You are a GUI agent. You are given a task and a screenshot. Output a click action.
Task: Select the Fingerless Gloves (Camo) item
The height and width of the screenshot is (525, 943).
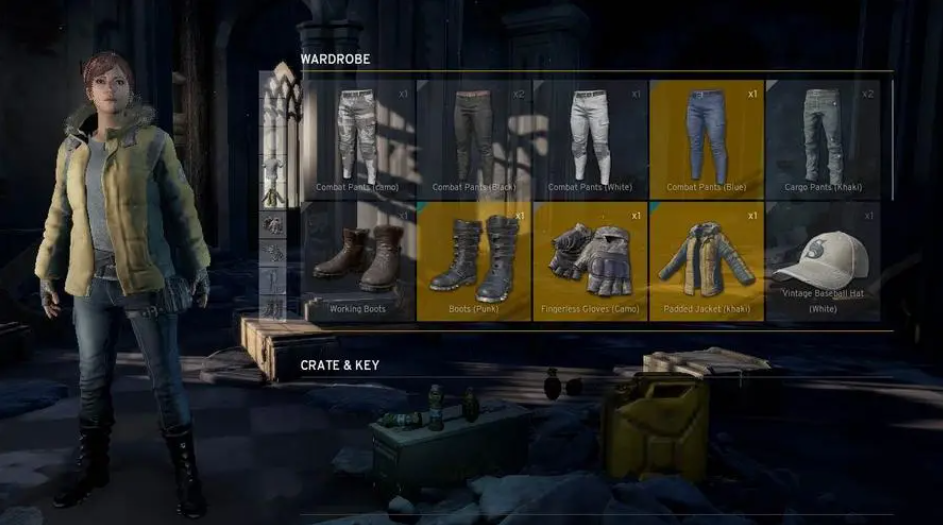coord(590,261)
